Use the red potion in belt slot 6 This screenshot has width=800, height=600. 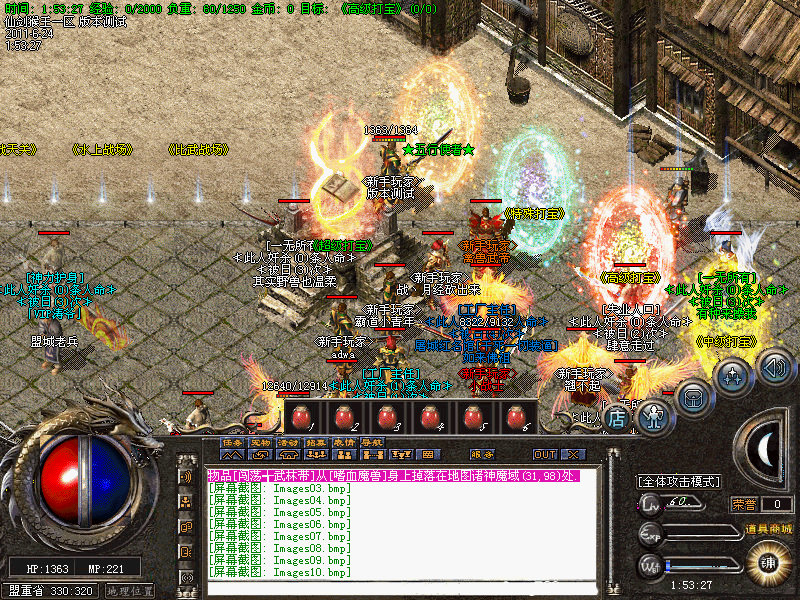click(516, 416)
